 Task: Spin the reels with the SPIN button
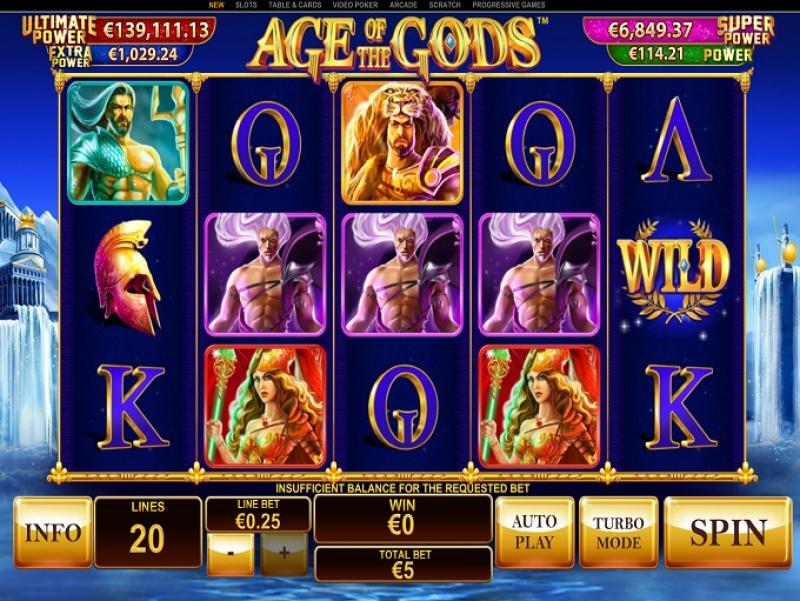727,532
